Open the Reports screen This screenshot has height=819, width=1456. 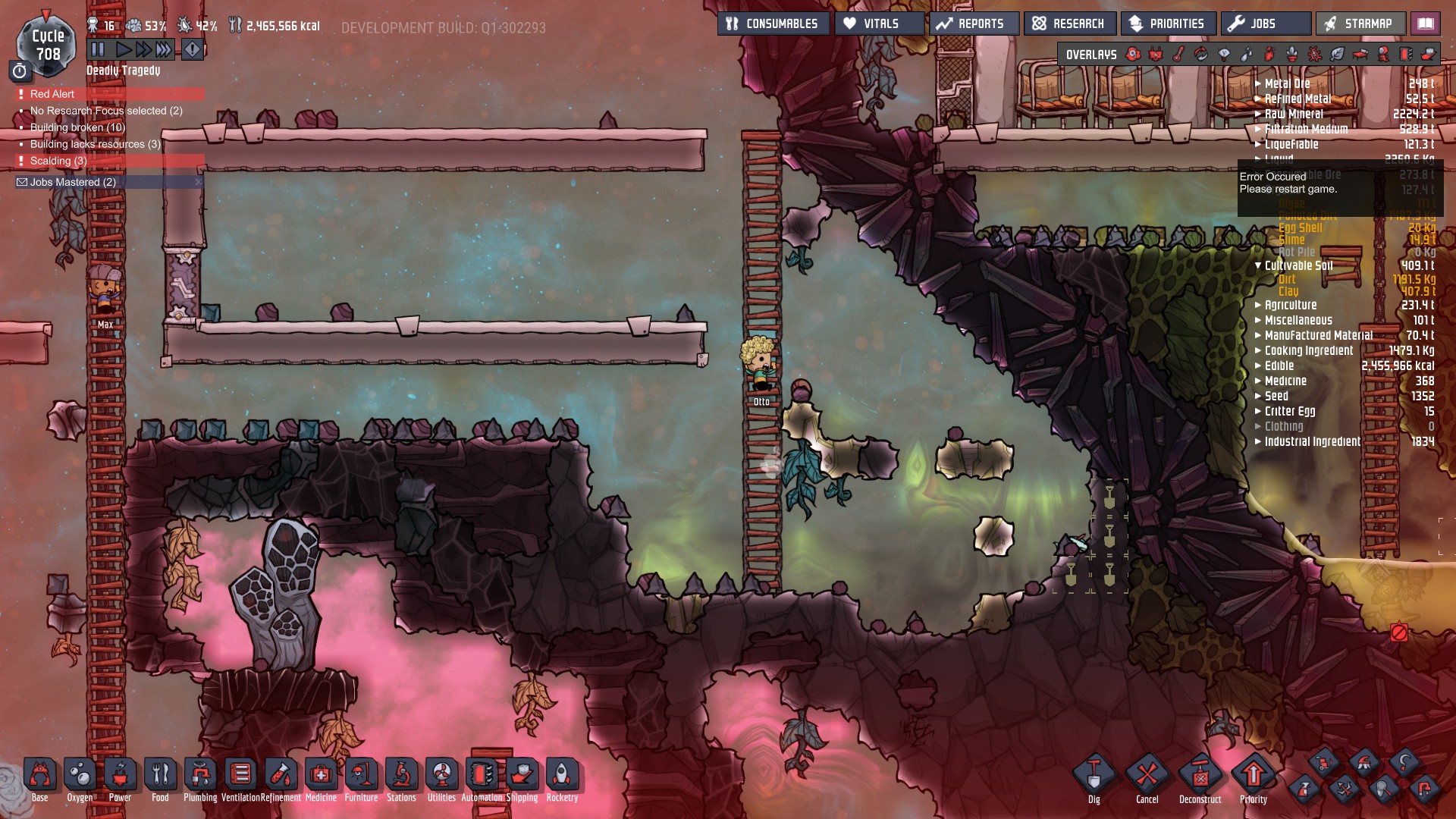[974, 24]
